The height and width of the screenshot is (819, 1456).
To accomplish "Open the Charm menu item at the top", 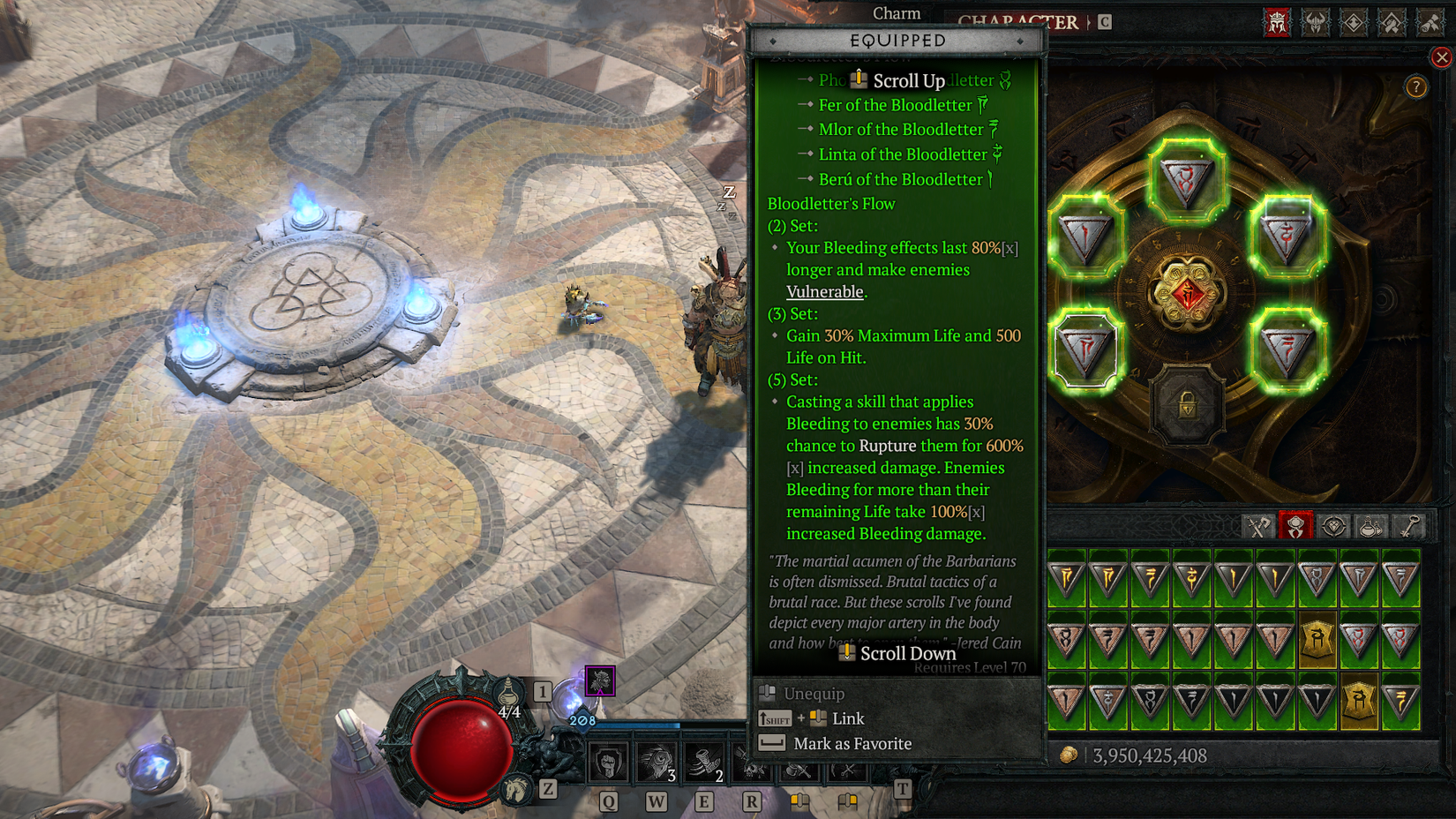I will [897, 12].
